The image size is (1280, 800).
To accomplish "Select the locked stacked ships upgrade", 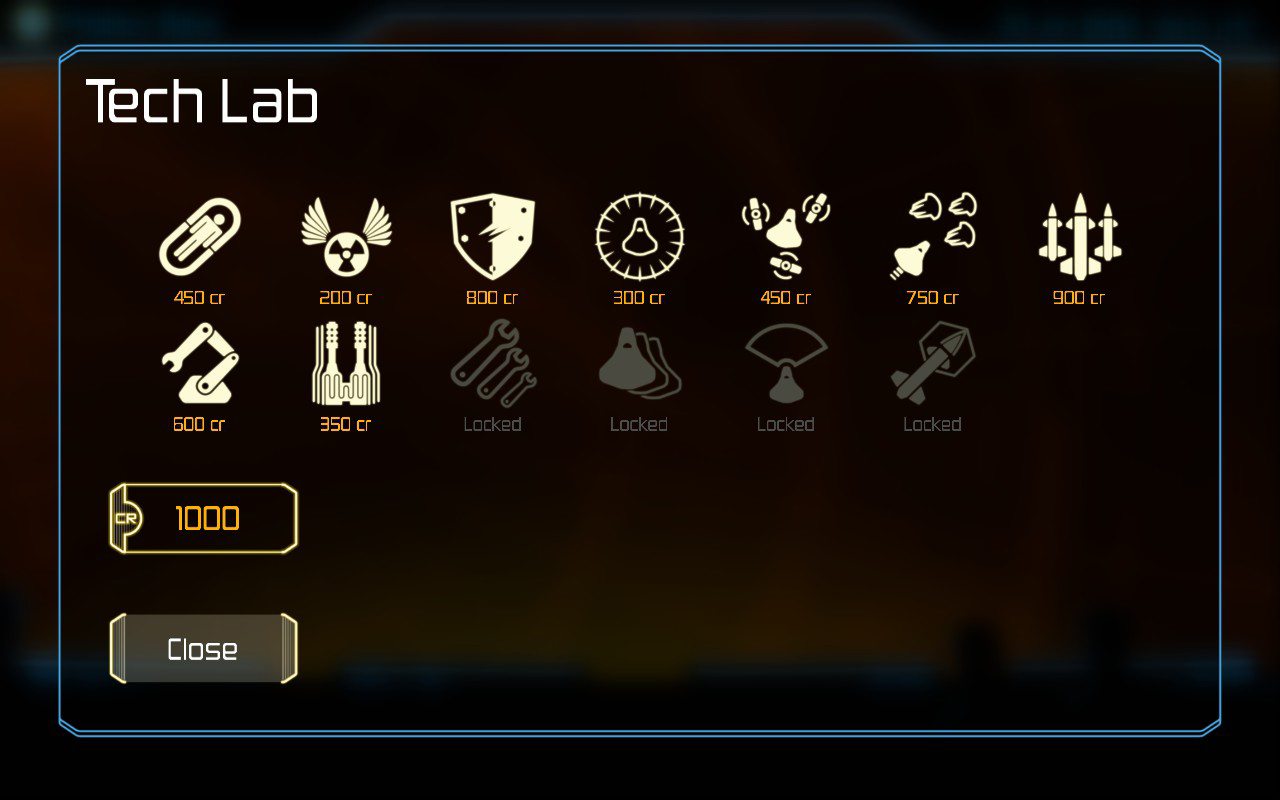I will click(x=639, y=364).
